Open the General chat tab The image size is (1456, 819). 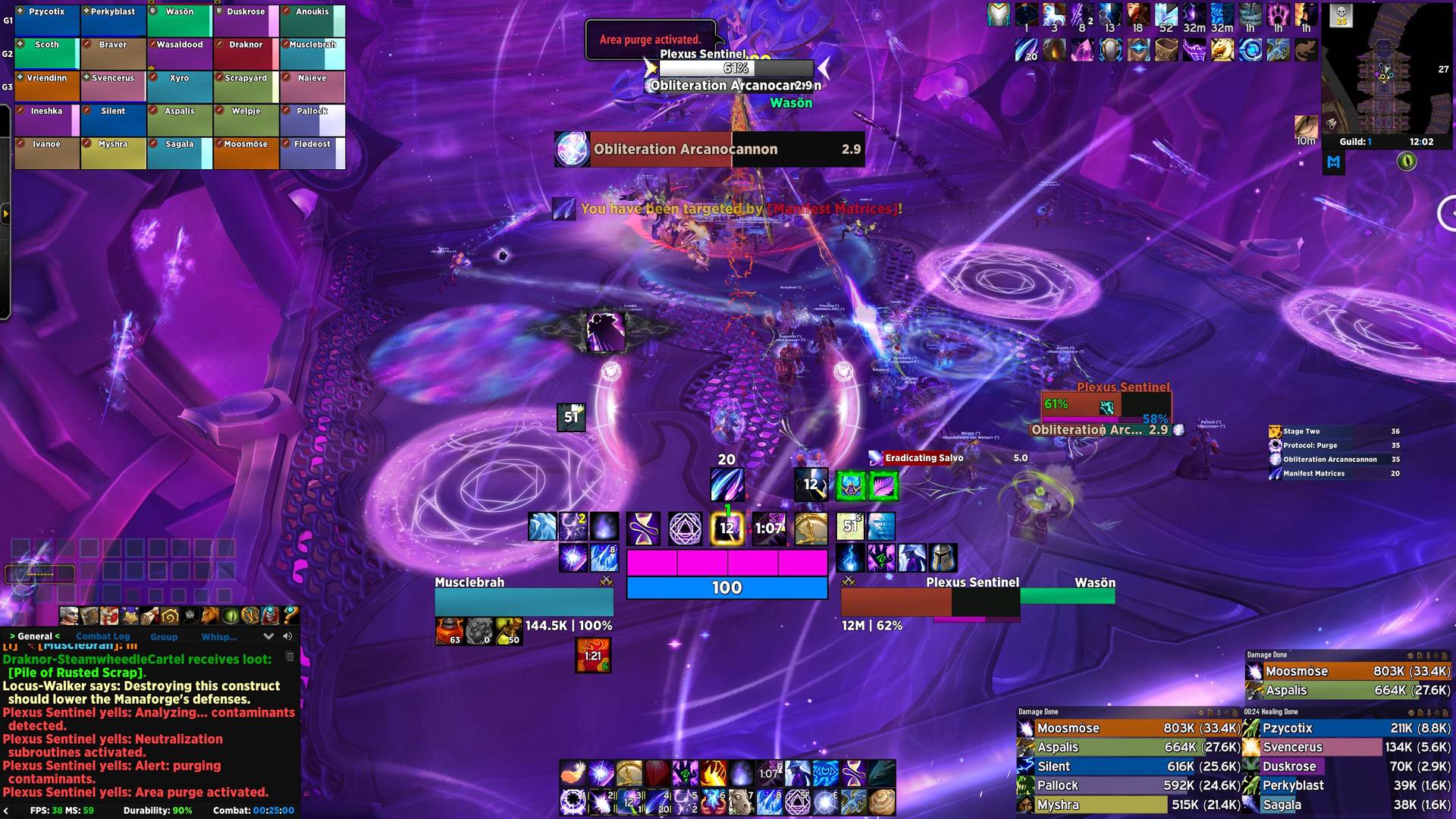pos(35,636)
